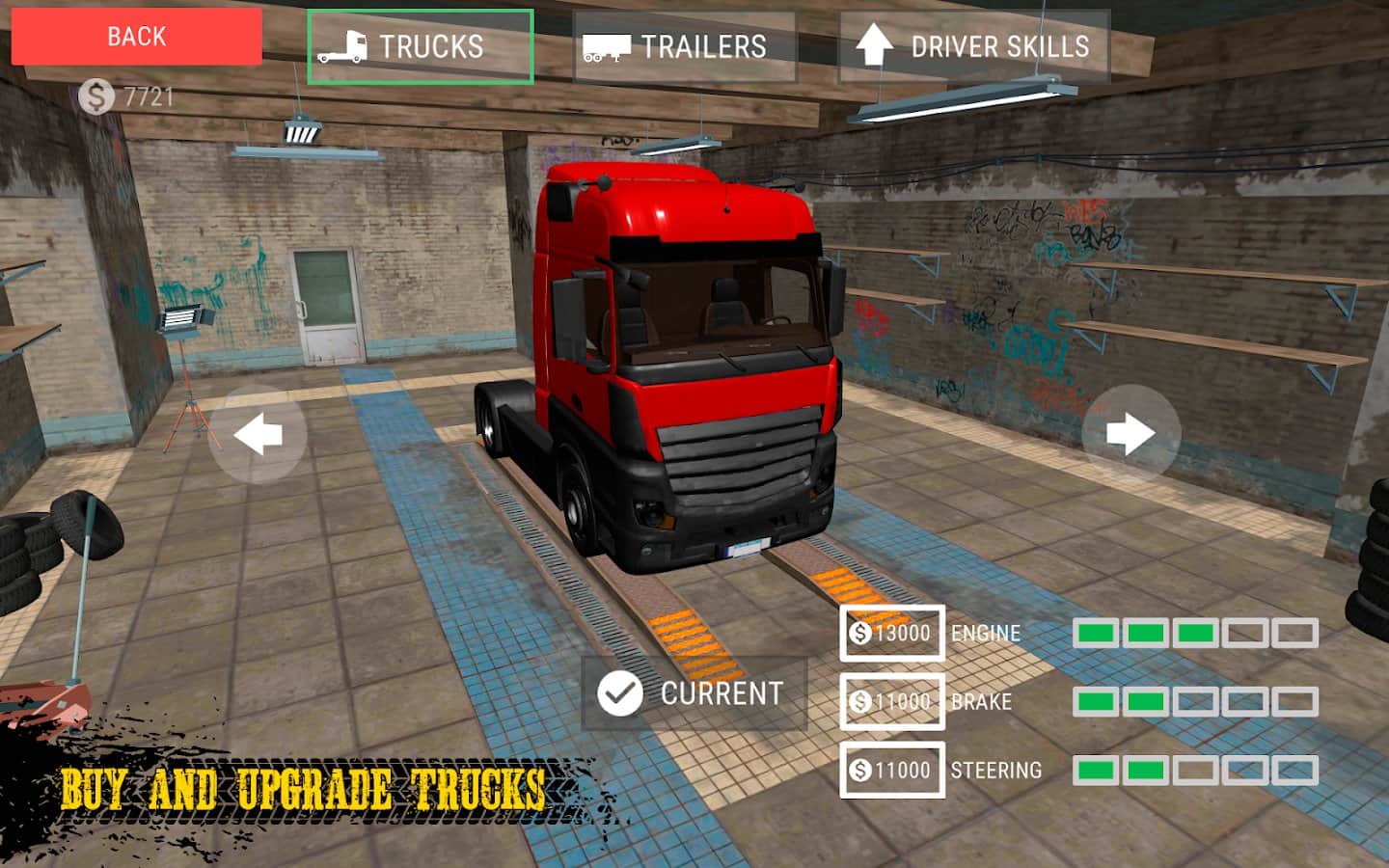
Task: View the next truck with right arrow
Action: click(x=1130, y=434)
